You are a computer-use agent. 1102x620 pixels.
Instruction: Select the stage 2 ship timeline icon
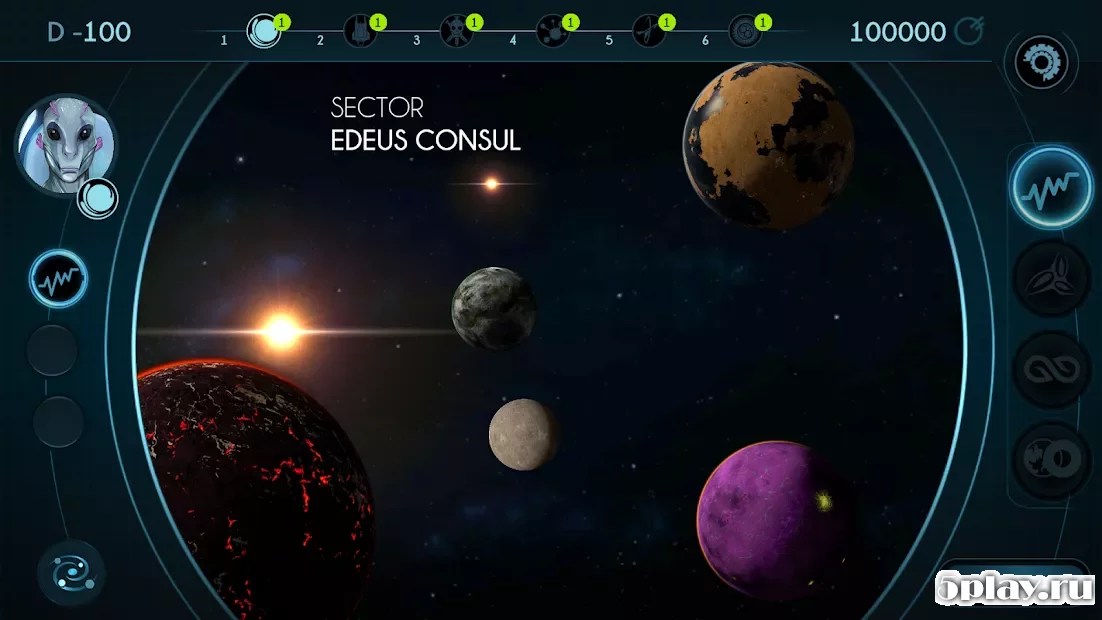[x=360, y=31]
